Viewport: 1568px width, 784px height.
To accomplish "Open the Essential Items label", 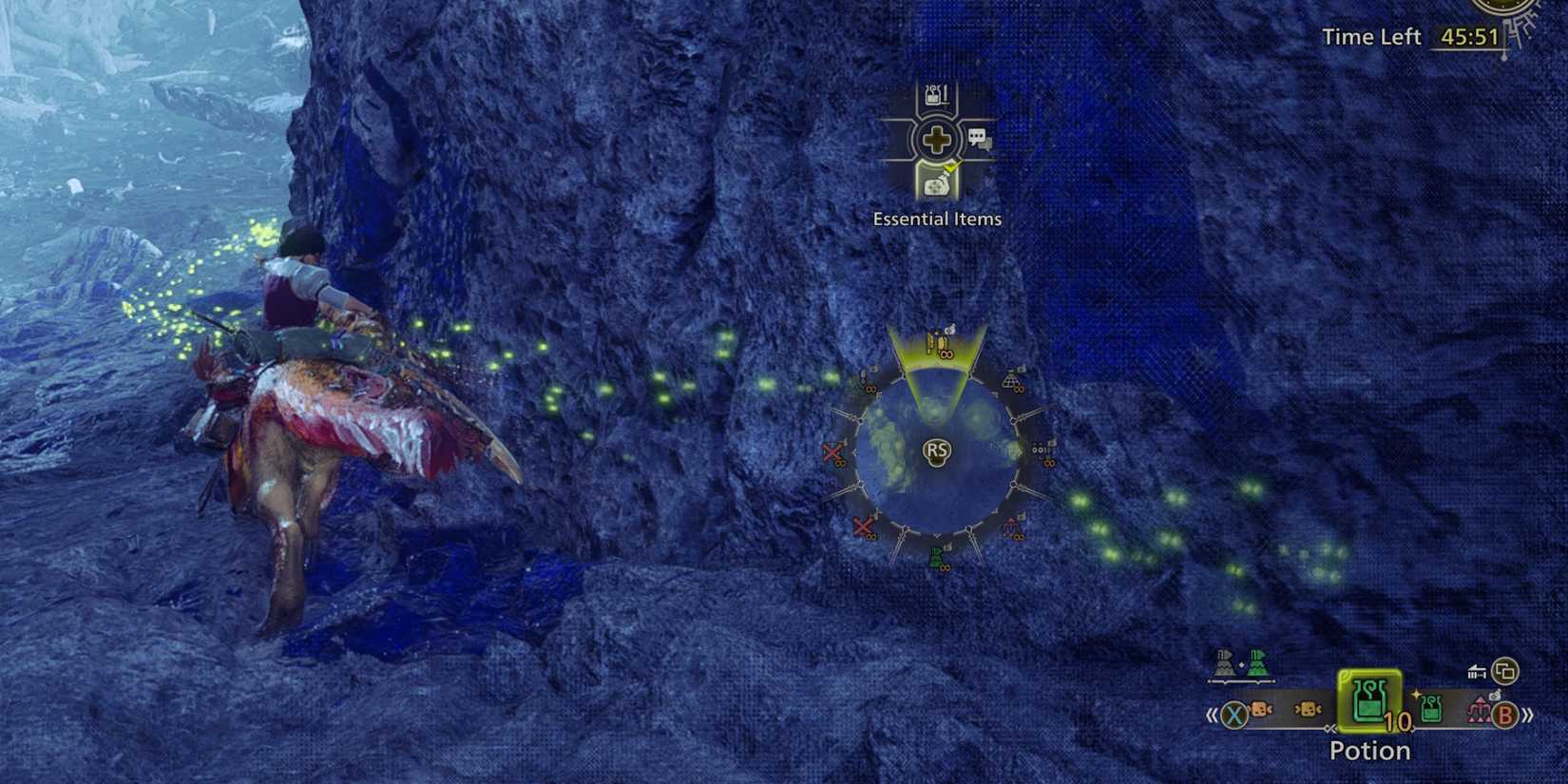I will pyautogui.click(x=936, y=218).
